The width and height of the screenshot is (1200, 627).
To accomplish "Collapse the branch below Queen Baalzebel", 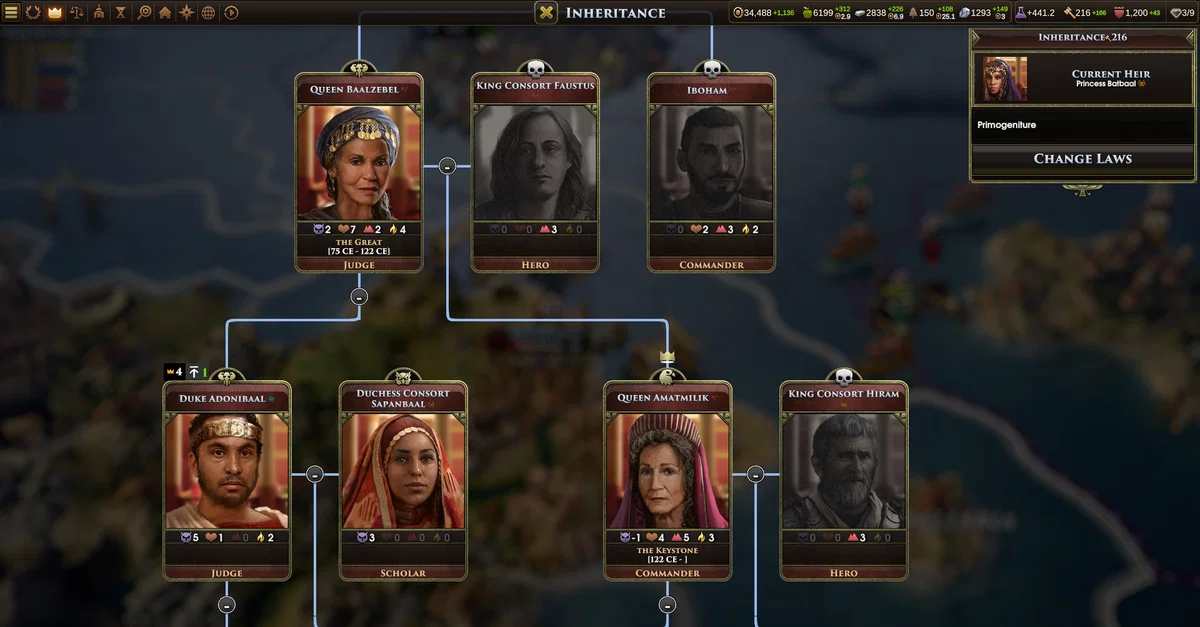I will [359, 296].
